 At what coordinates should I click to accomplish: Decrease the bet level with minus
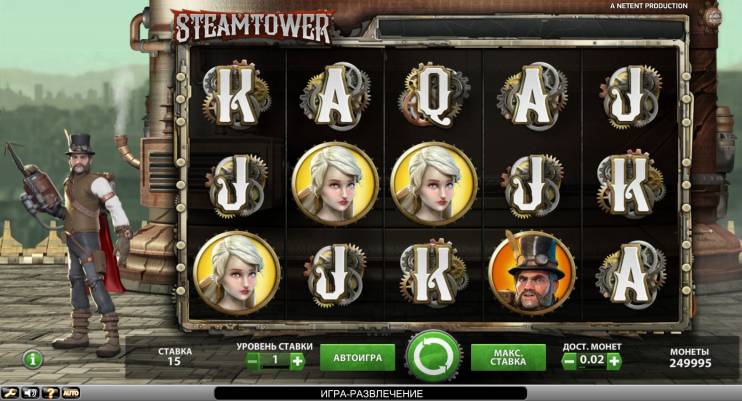pyautogui.click(x=253, y=361)
